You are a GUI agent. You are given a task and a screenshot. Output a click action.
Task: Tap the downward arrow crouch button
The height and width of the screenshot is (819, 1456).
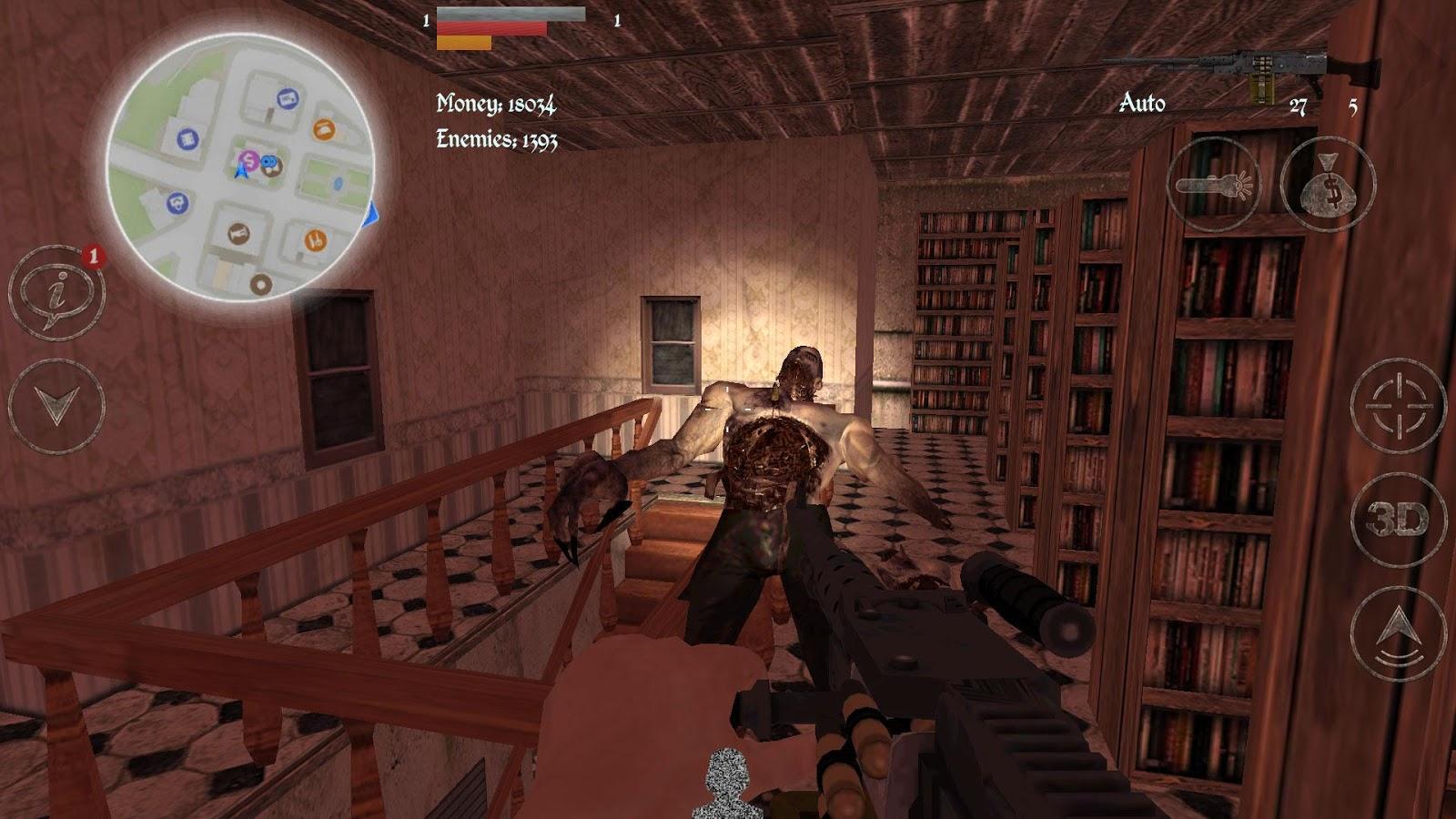[56, 406]
